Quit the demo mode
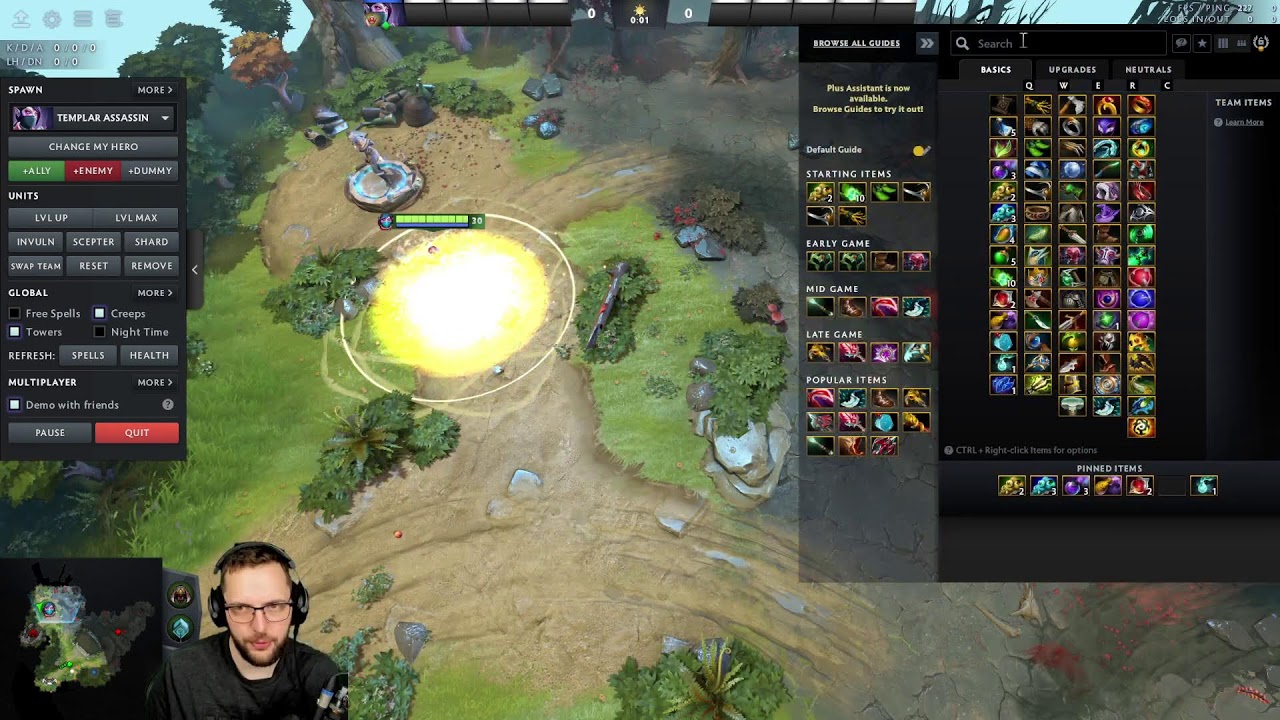This screenshot has width=1280, height=720. click(x=137, y=433)
